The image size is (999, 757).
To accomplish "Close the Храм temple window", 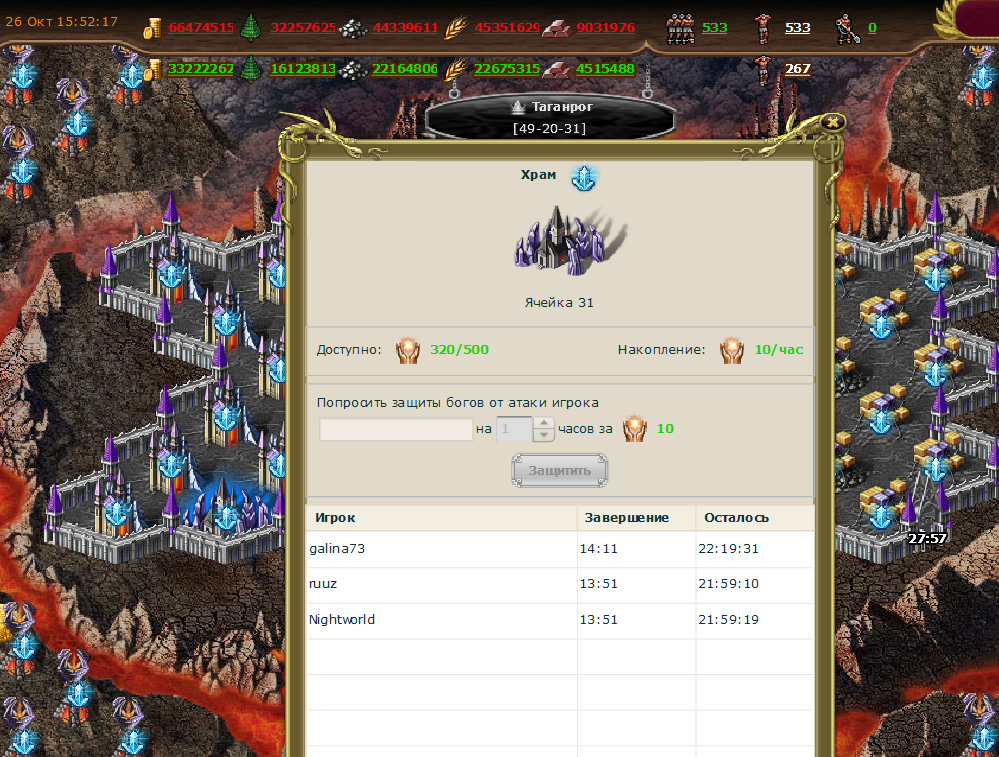I will 832,122.
